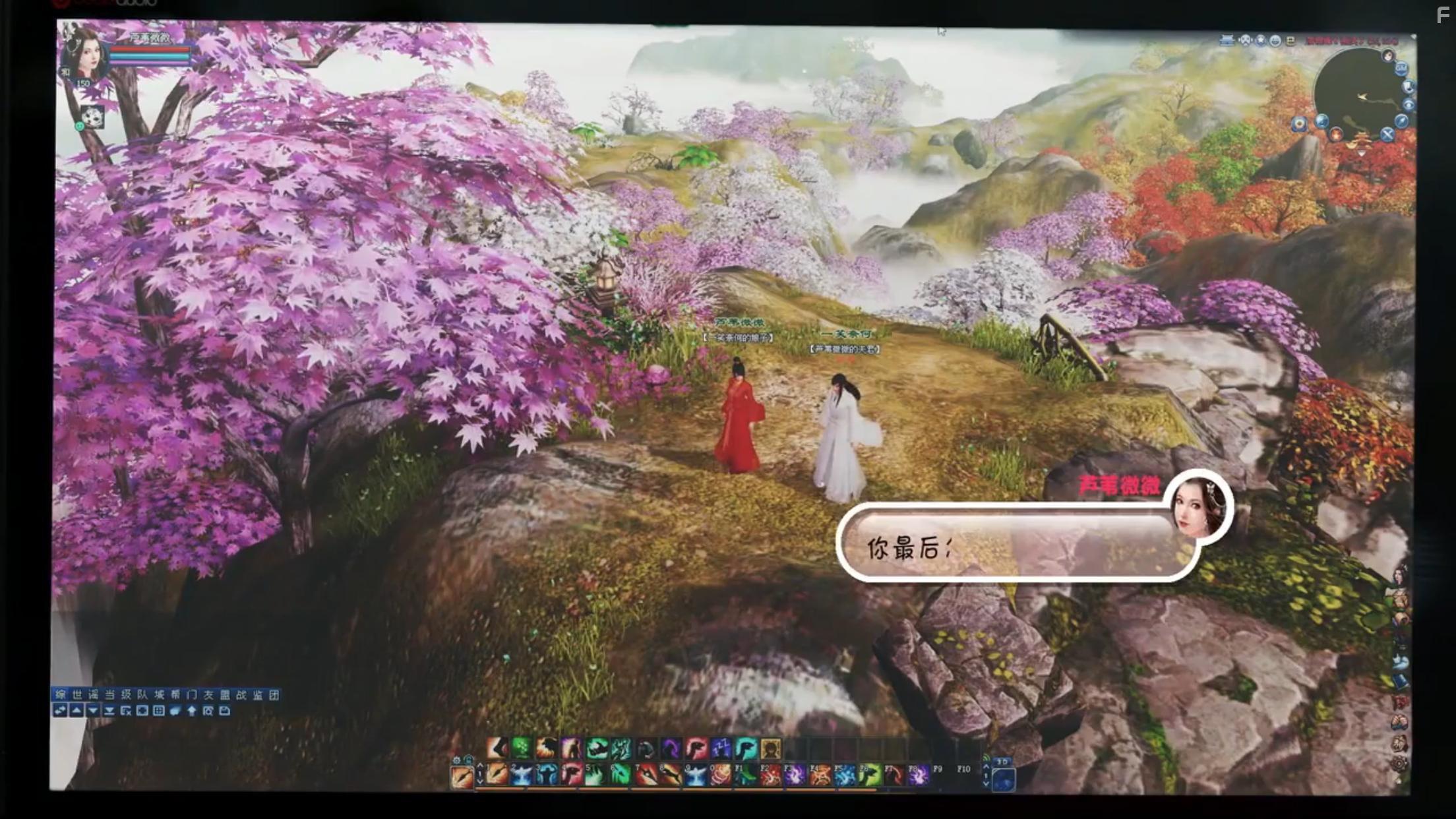Click the settings gear beside the skill hotbar
Screen dimensions: 1456x819
(456, 760)
